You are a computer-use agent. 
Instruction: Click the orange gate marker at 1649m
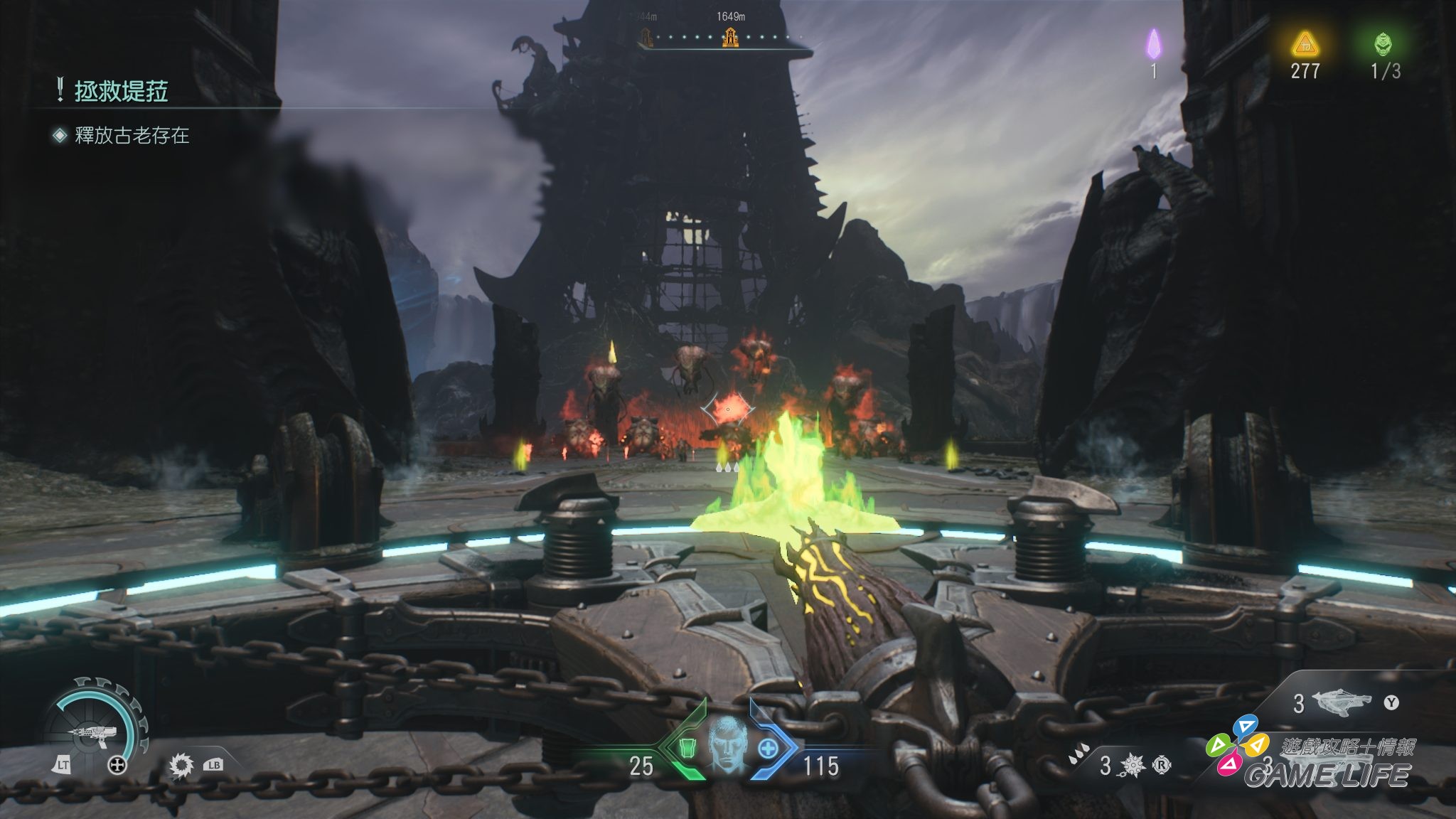click(x=730, y=37)
